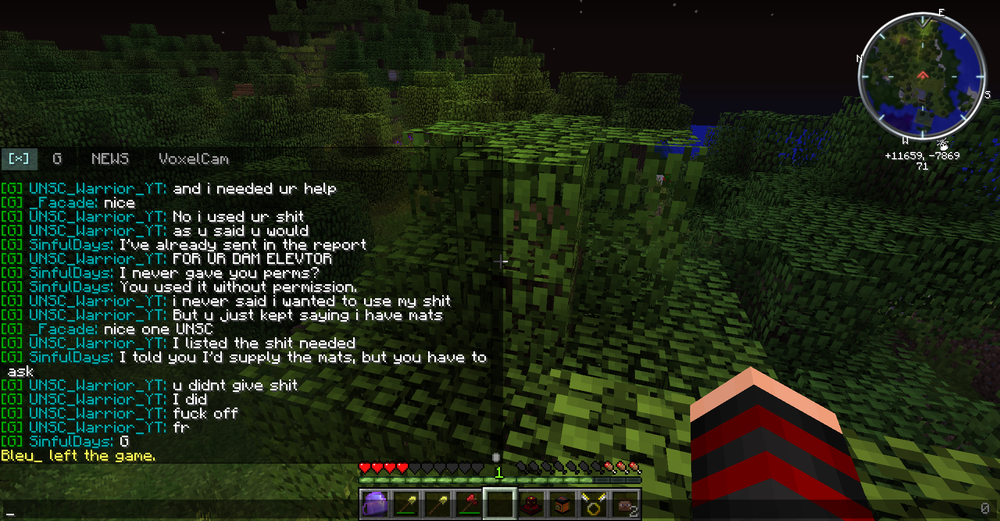The height and width of the screenshot is (521, 1000).
Task: Open the NEWS chat tab
Action: click(110, 159)
